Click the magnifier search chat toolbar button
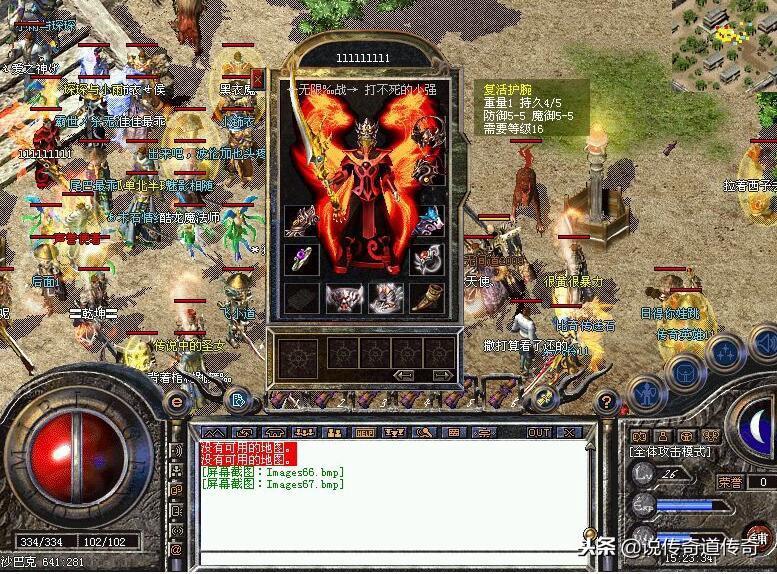Screen dimensions: 777x574 click(425, 432)
